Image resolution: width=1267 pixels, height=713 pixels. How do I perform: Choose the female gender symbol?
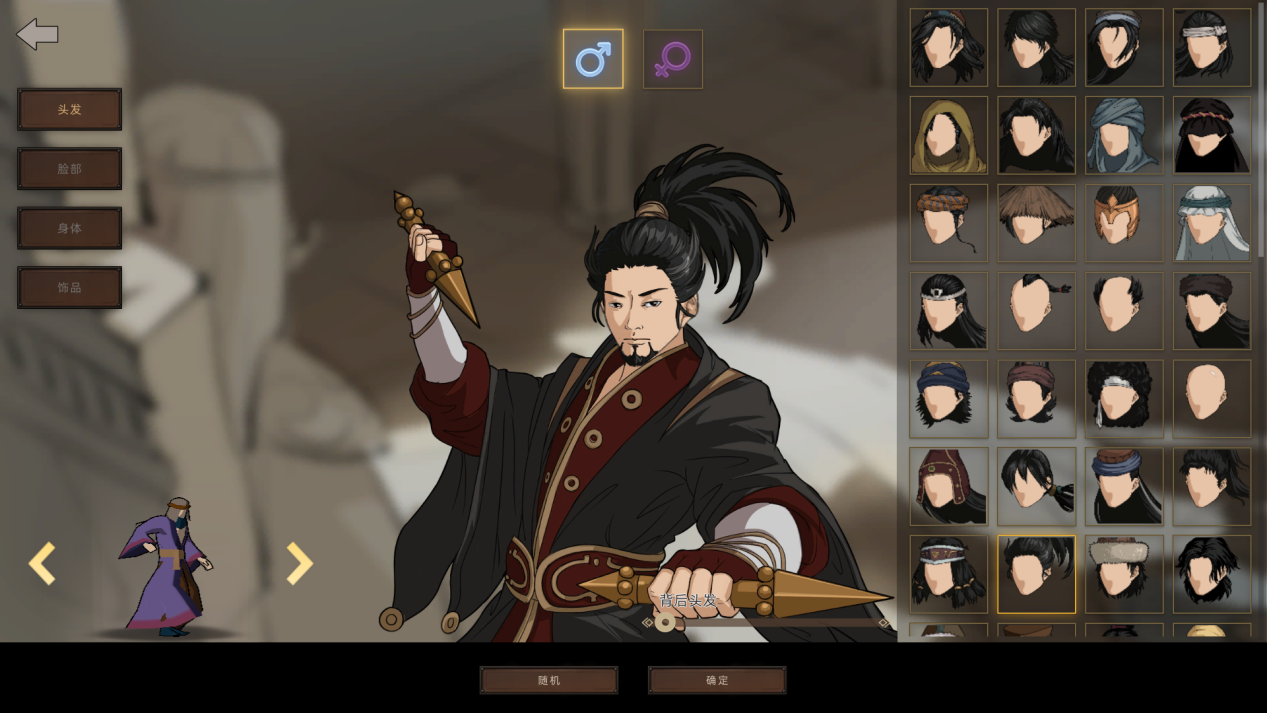[x=672, y=59]
